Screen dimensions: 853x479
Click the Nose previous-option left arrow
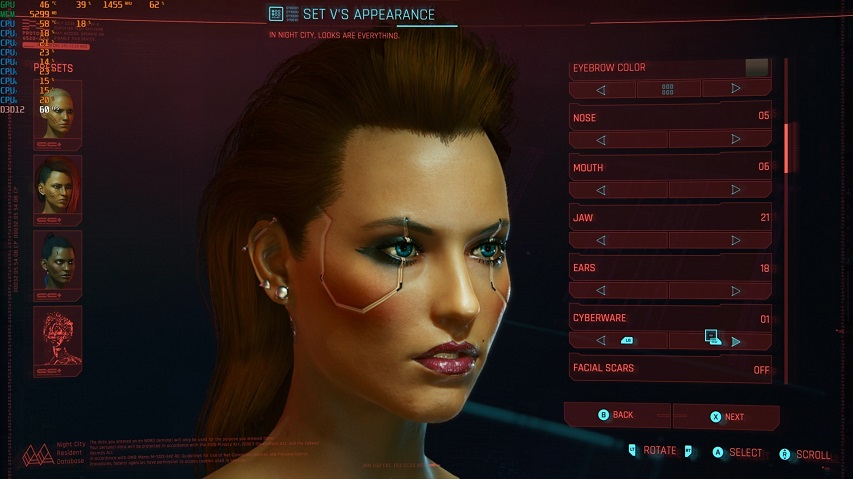[601, 140]
